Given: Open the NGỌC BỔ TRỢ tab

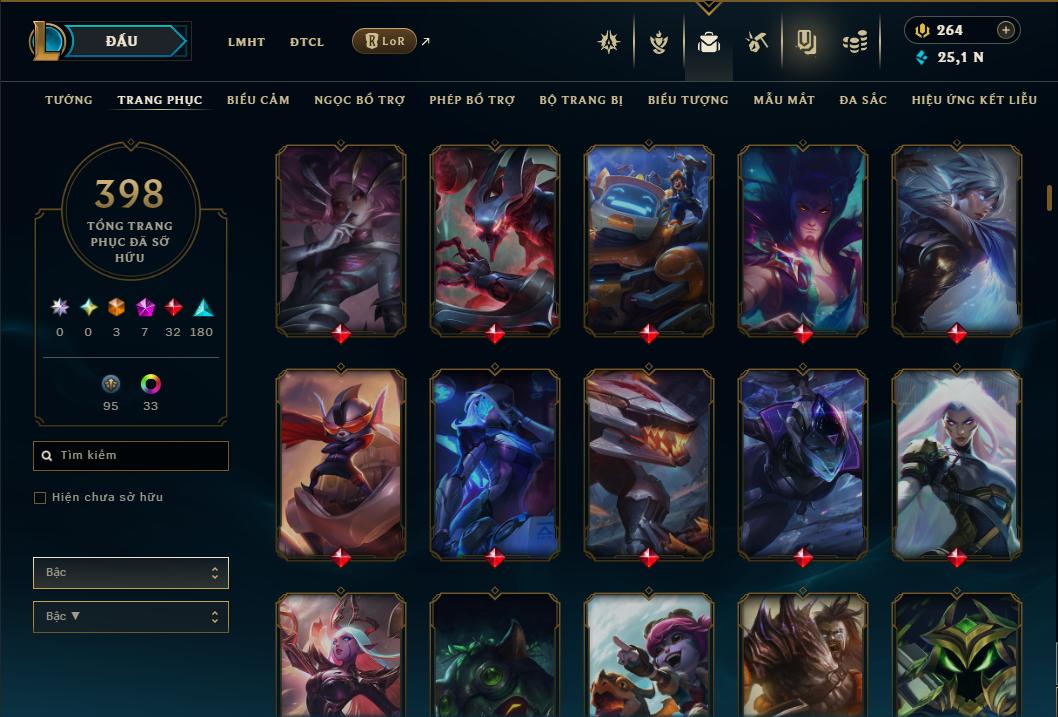Looking at the screenshot, I should [x=359, y=100].
